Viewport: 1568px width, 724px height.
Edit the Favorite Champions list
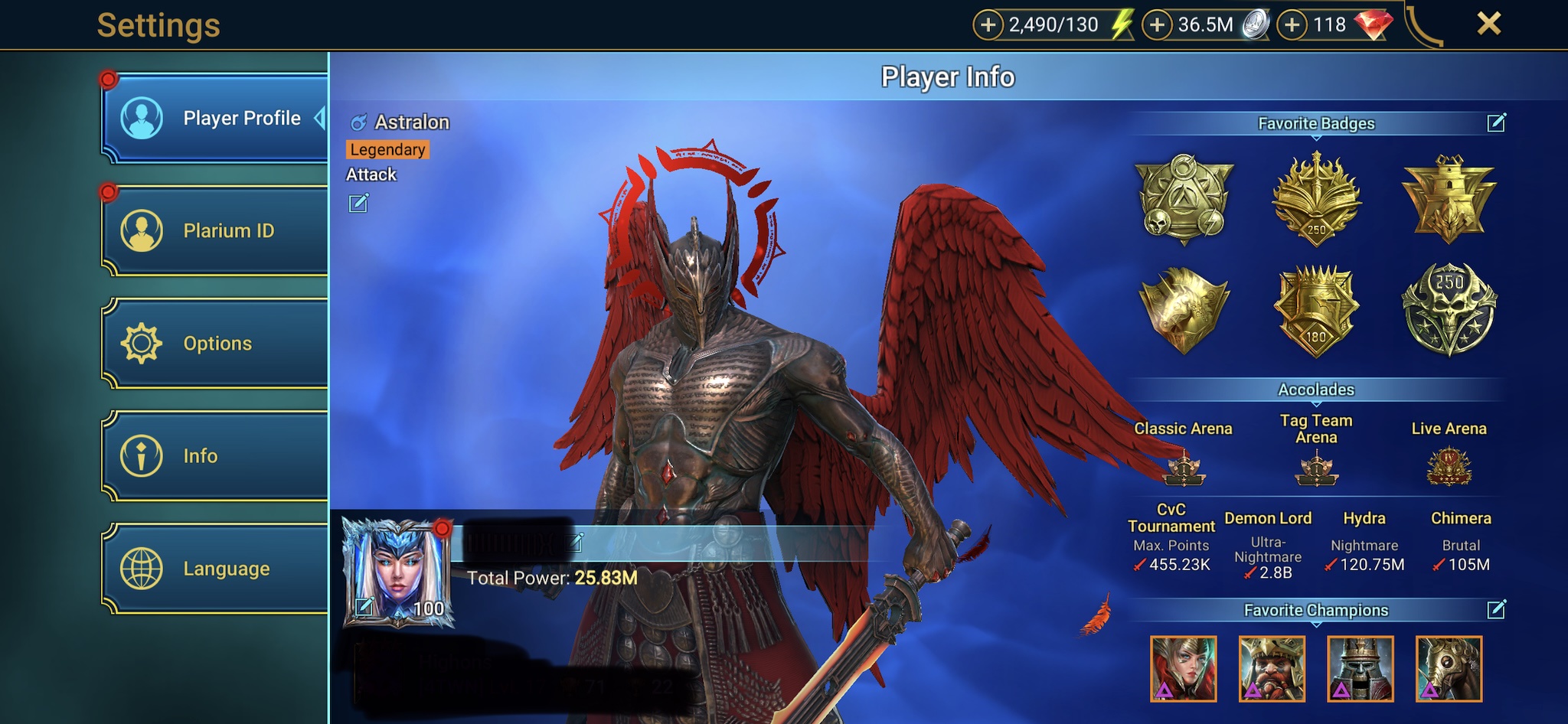pos(1496,609)
